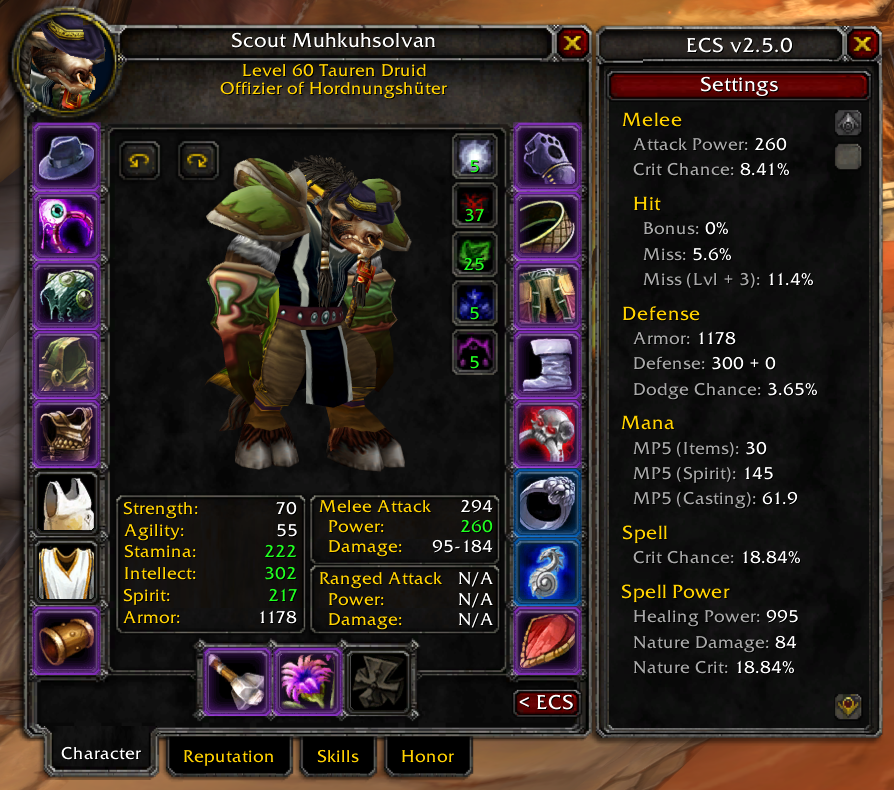Close the character window
894x790 pixels.
[x=572, y=43]
